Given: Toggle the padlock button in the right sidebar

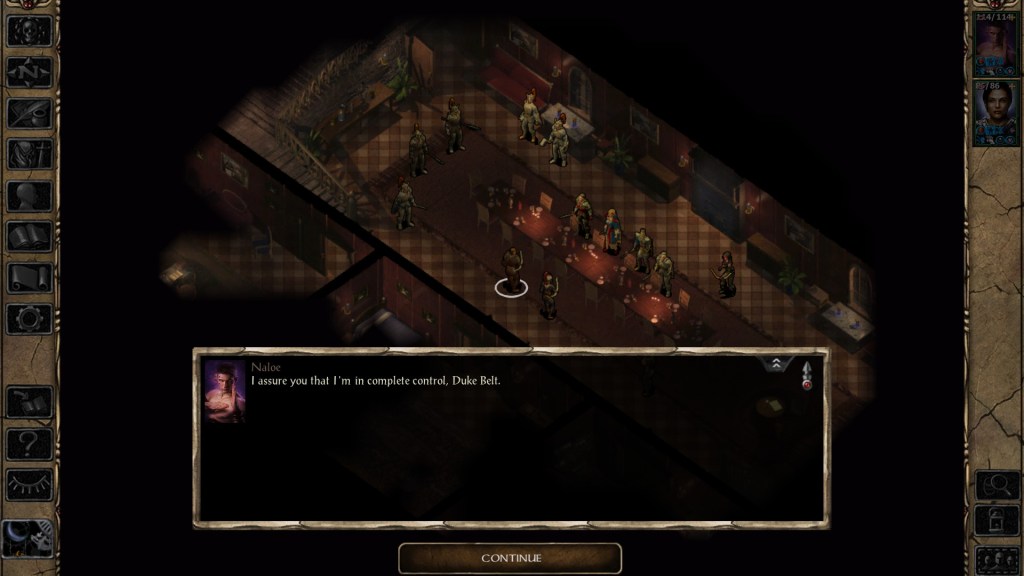Looking at the screenshot, I should point(995,521).
